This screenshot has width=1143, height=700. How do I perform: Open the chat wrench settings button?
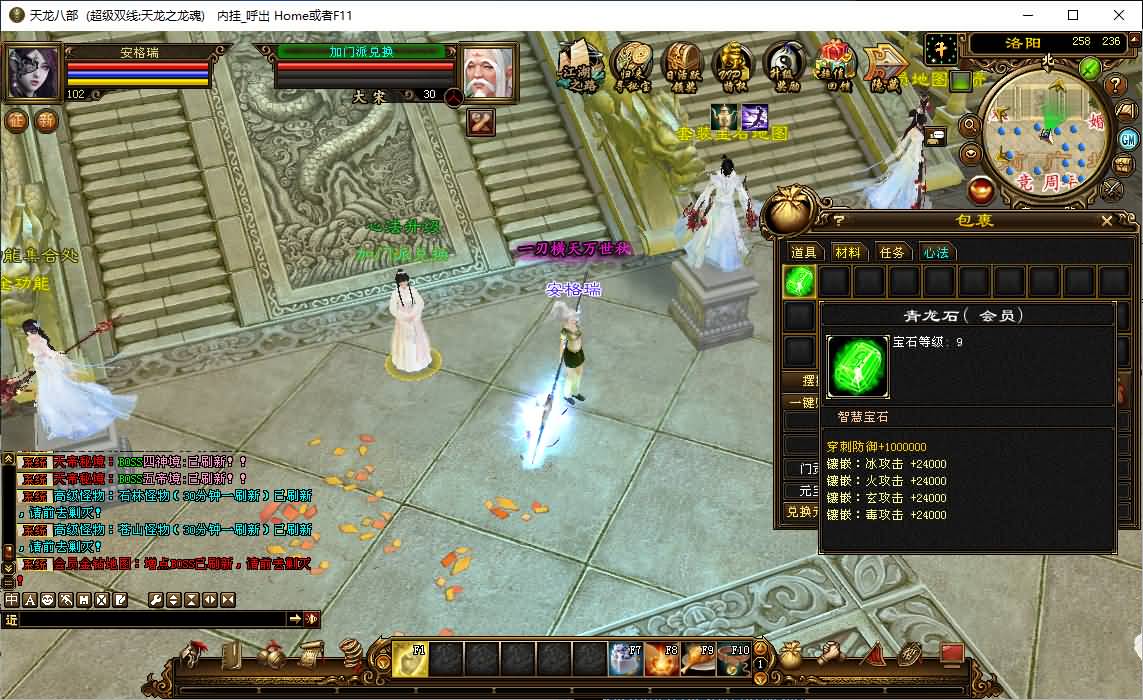[155, 599]
